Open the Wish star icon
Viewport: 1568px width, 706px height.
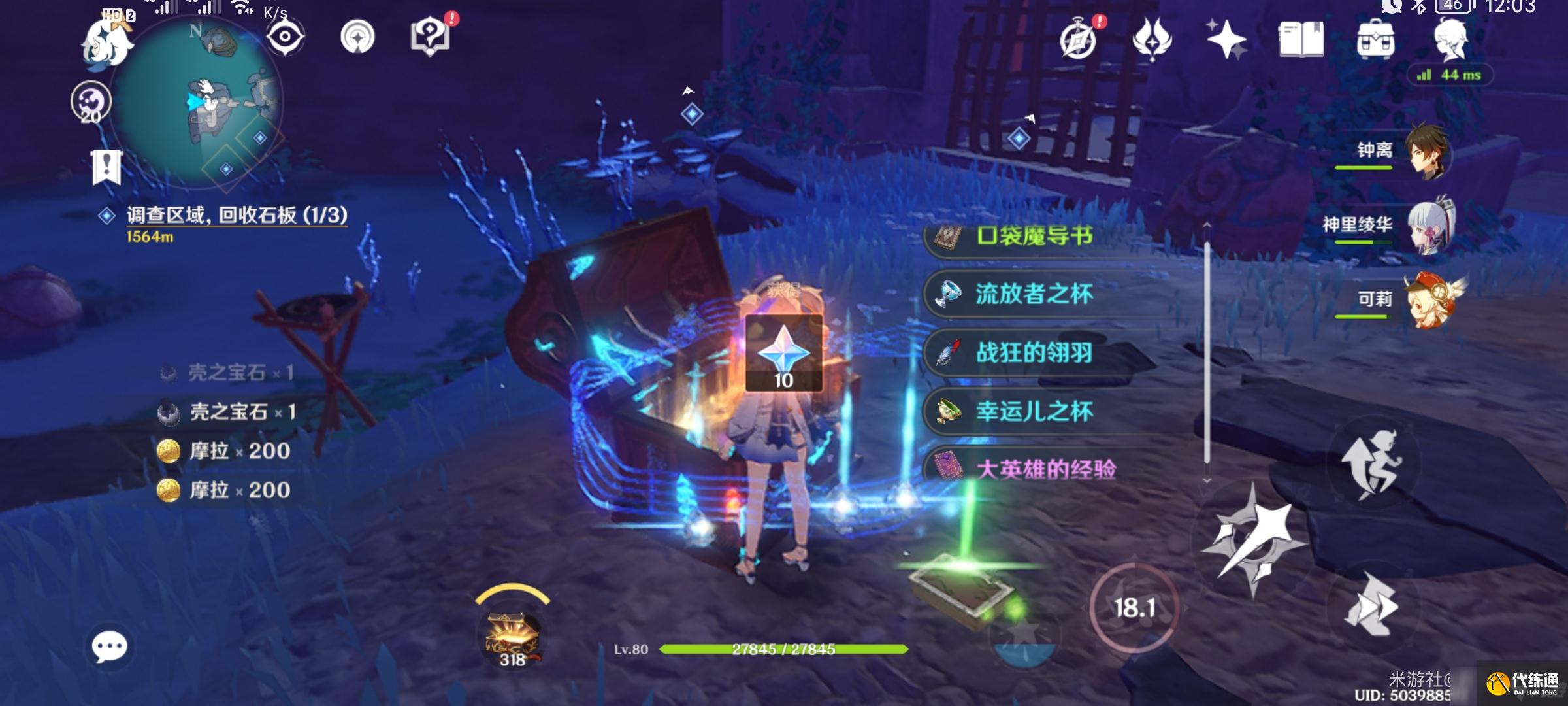[x=1227, y=38]
